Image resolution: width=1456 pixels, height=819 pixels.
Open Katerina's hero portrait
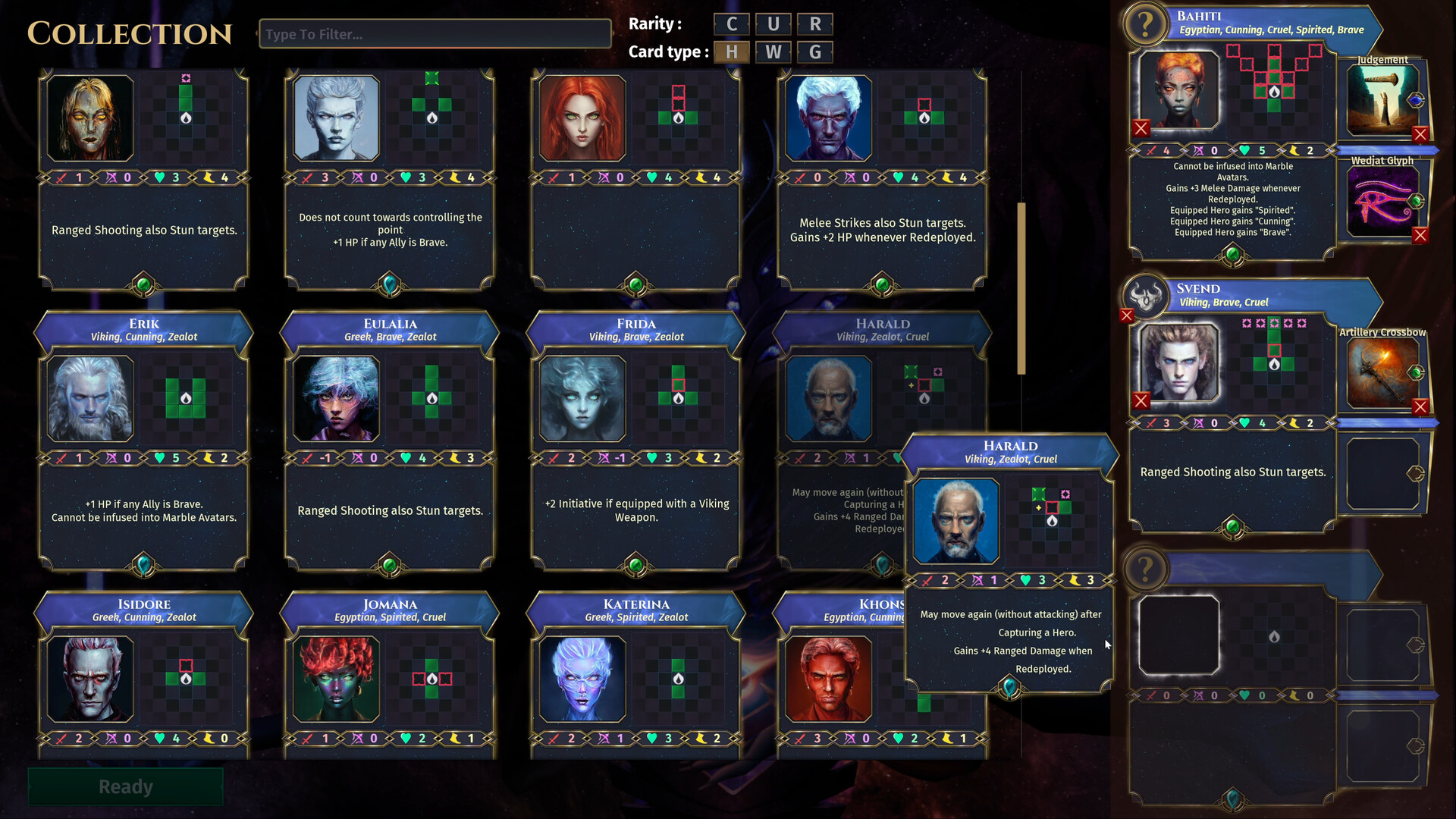(582, 679)
